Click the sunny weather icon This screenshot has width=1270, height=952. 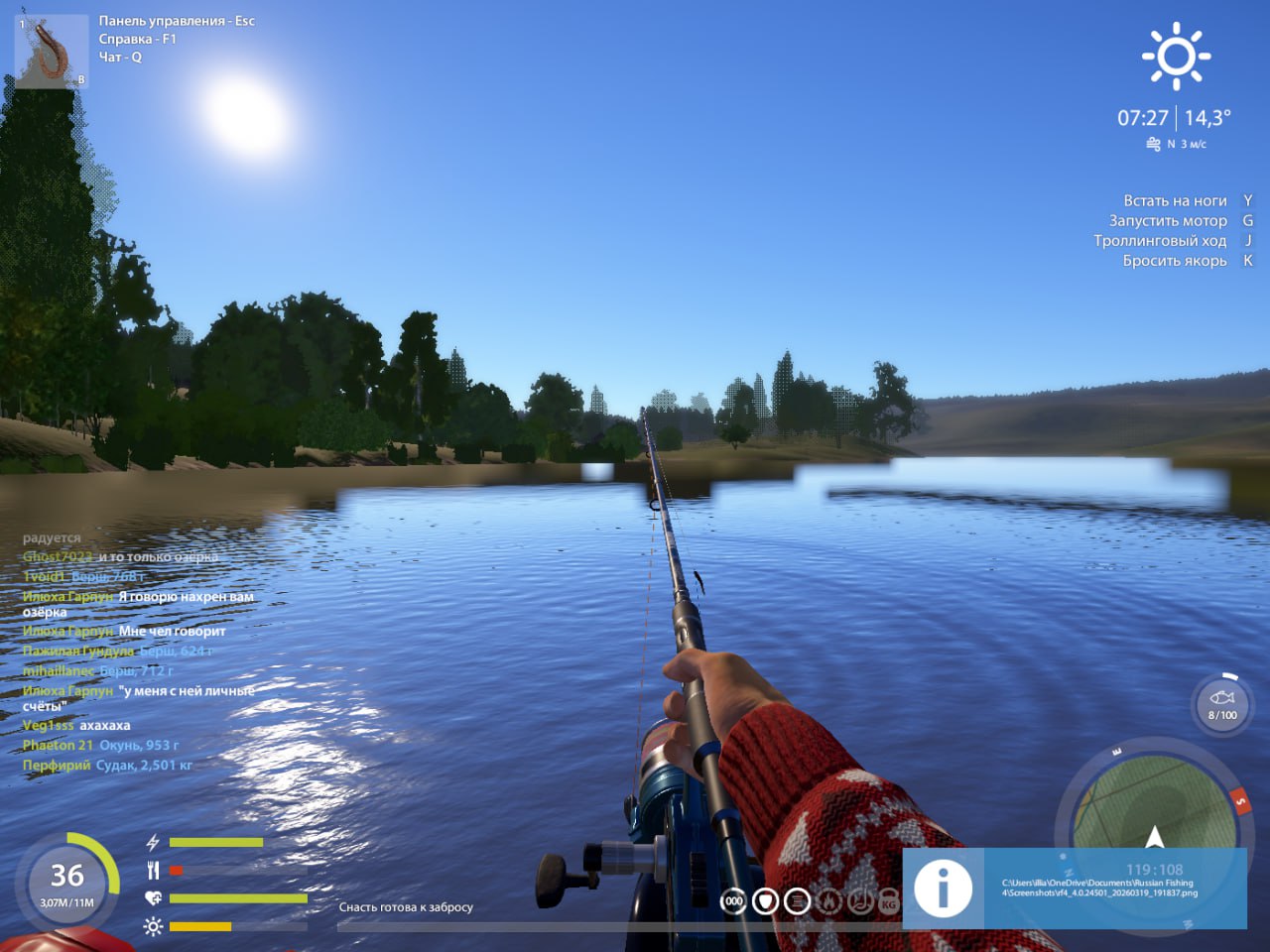pos(1176,56)
